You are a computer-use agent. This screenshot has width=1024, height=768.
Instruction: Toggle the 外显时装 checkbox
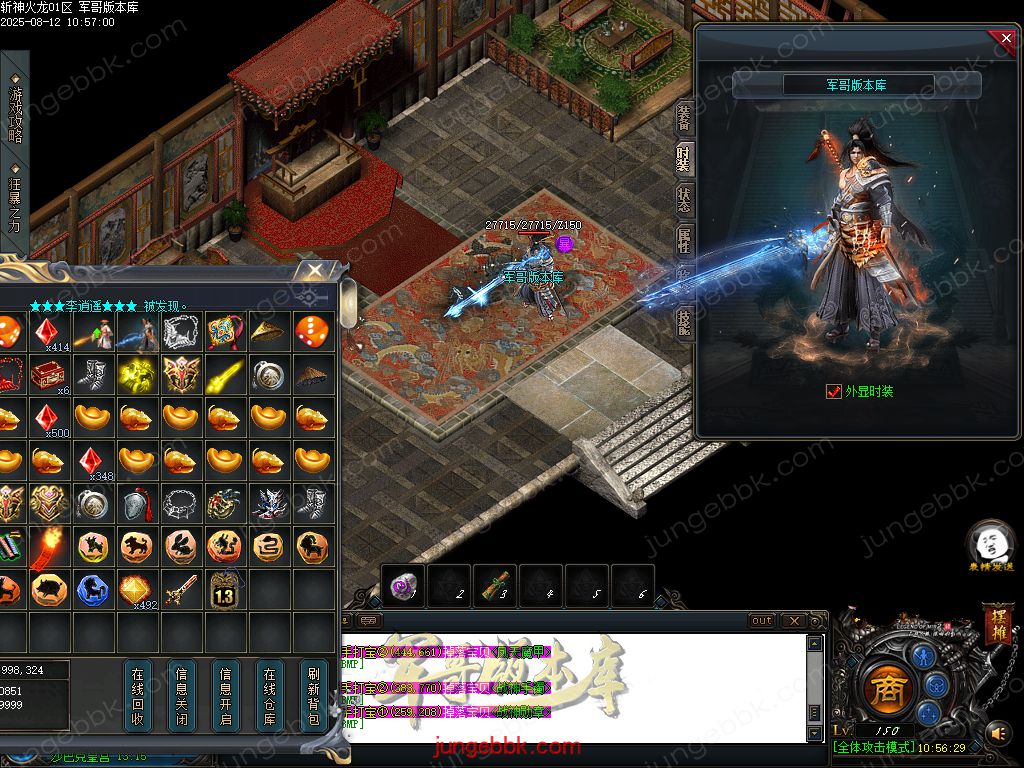(834, 392)
